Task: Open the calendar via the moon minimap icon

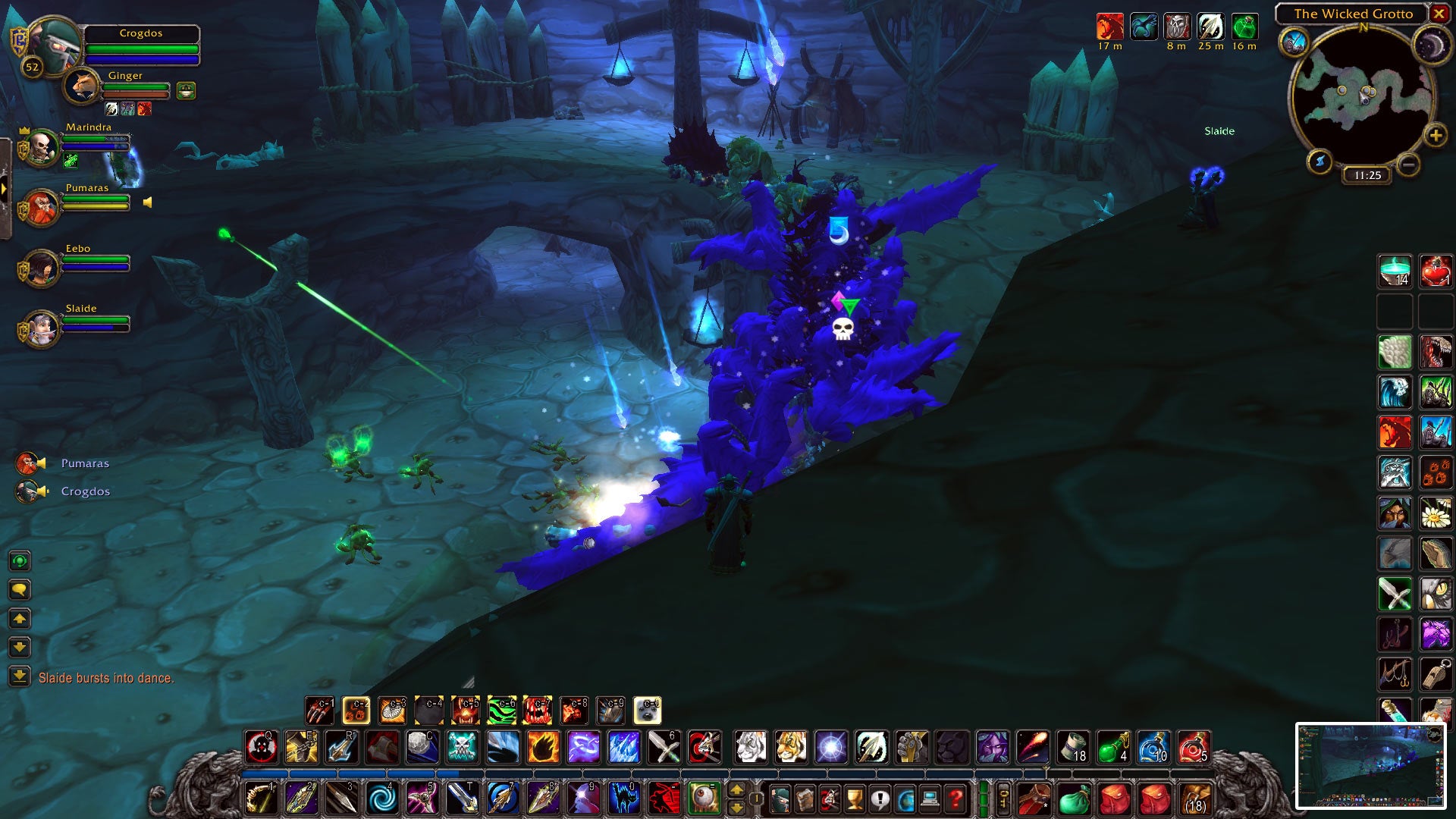Action: click(1430, 45)
